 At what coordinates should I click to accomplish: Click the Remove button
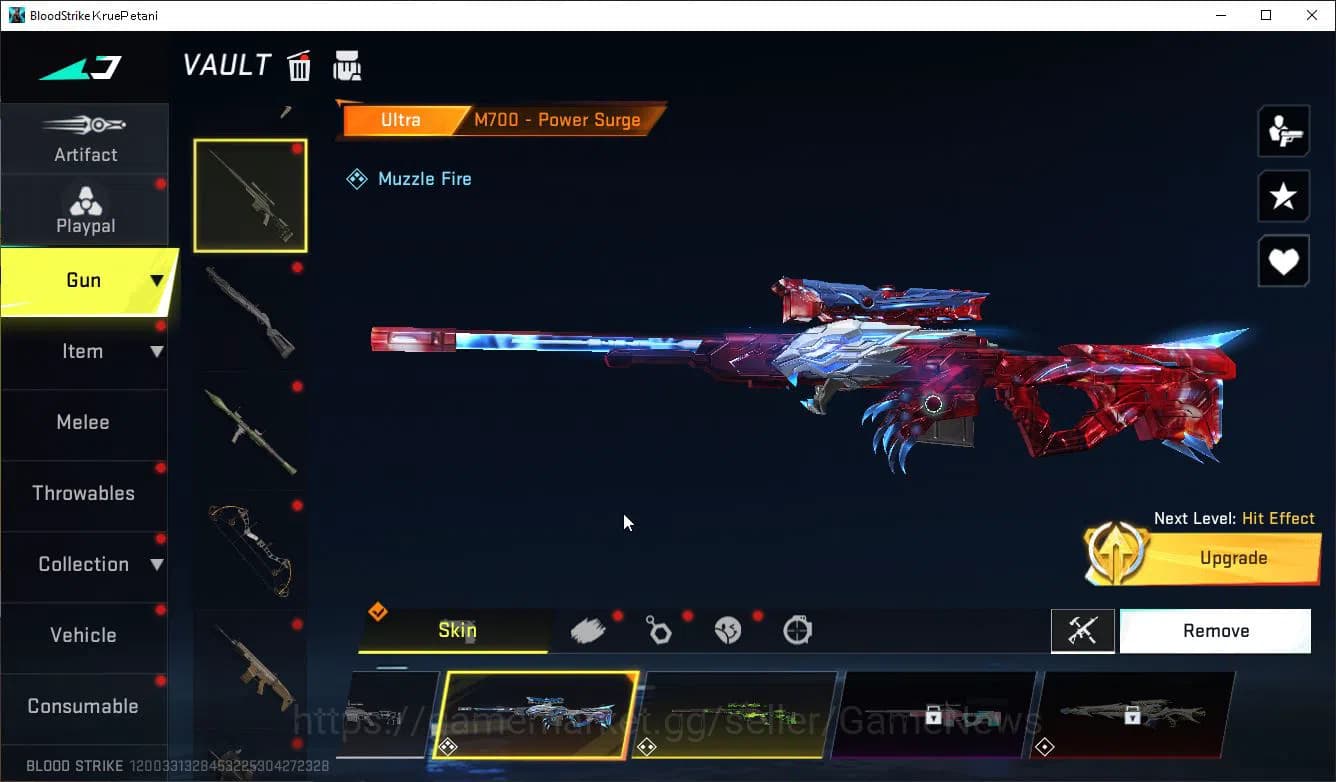(1215, 630)
